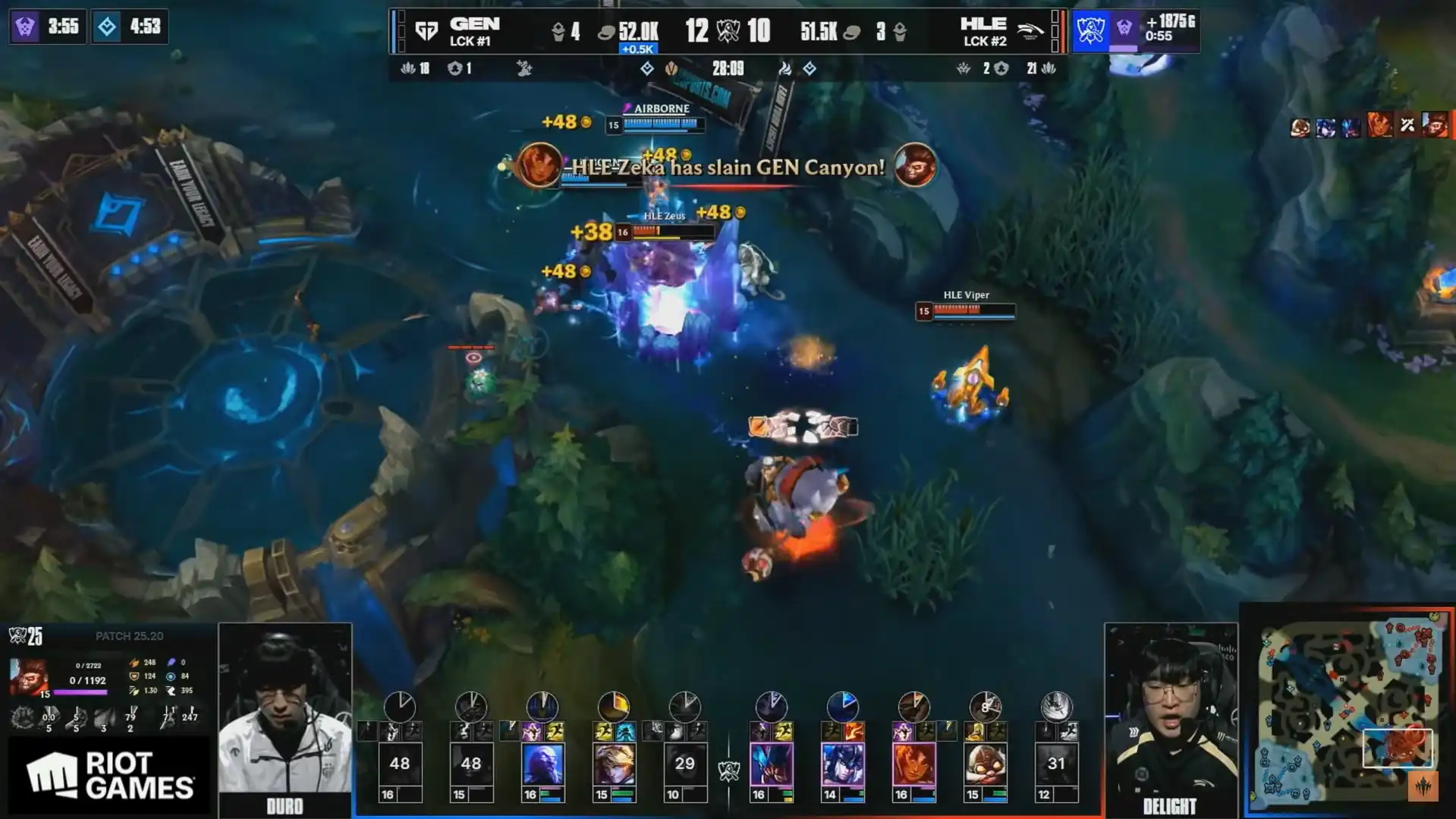The height and width of the screenshot is (819, 1456).
Task: Click the purple Baron timer icon
Action: pyautogui.click(x=25, y=27)
